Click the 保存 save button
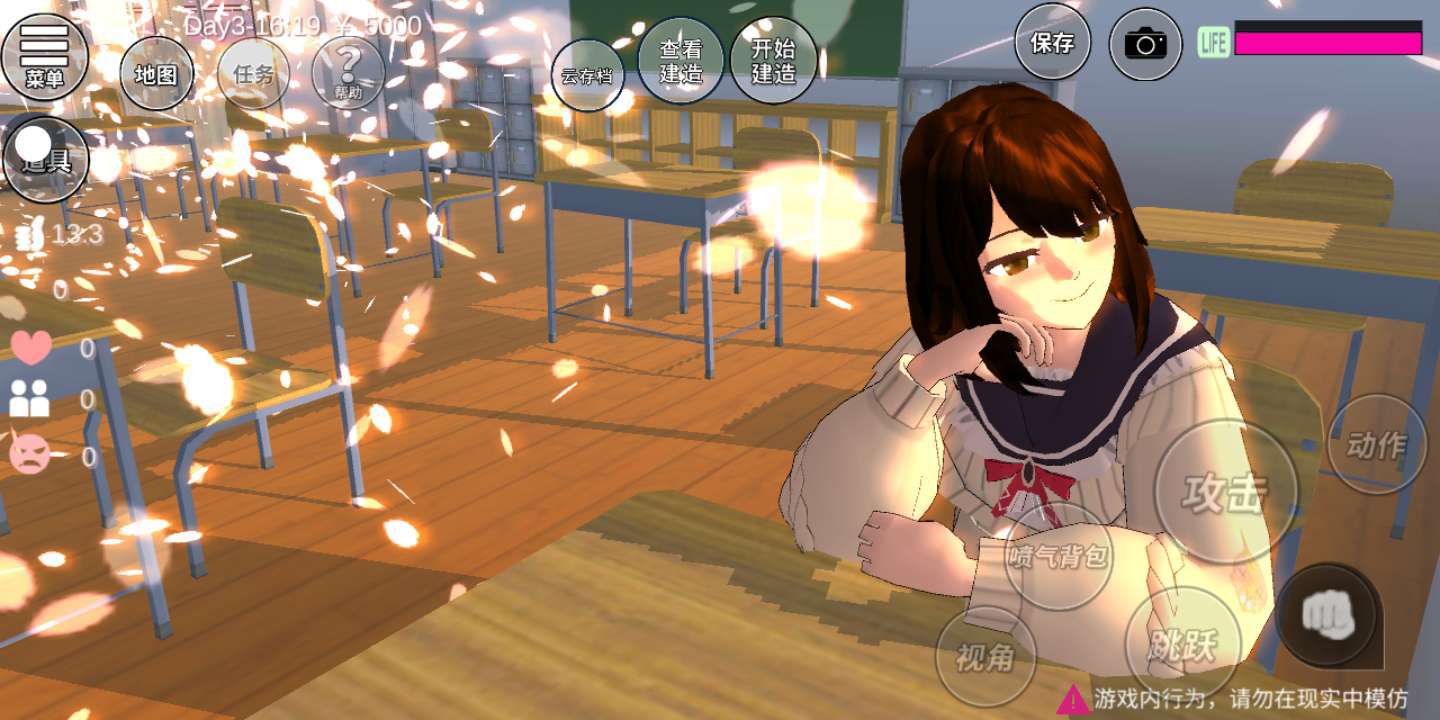Screen dimensions: 1440x720 [1052, 43]
